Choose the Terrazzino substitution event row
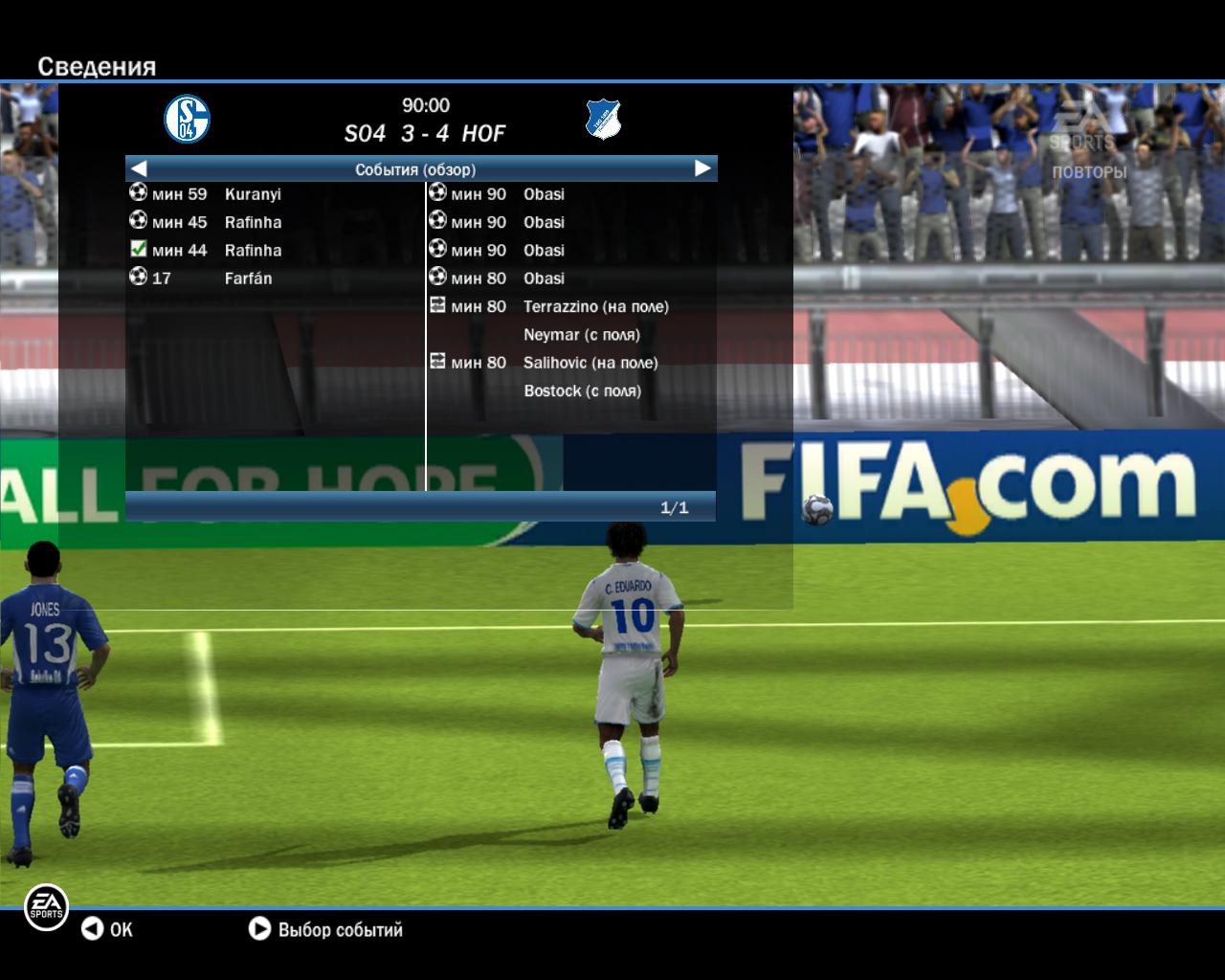The height and width of the screenshot is (980, 1225). coord(595,307)
